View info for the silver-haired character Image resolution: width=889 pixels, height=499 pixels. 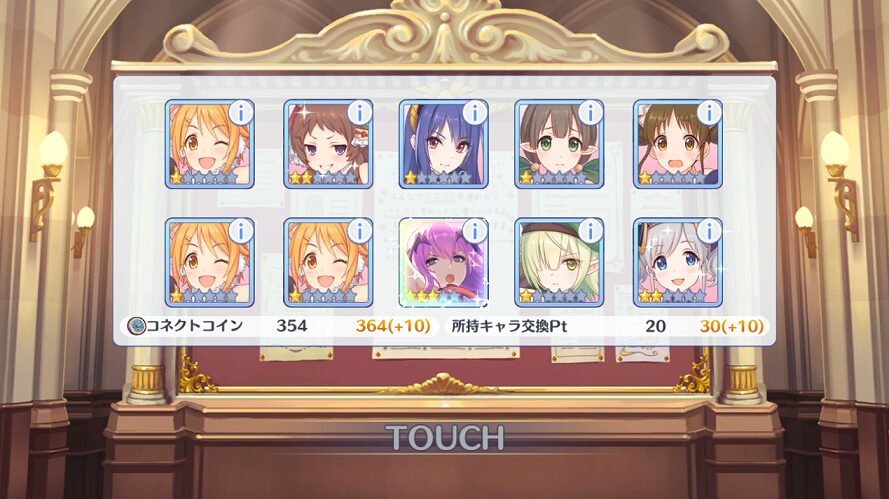pos(709,231)
